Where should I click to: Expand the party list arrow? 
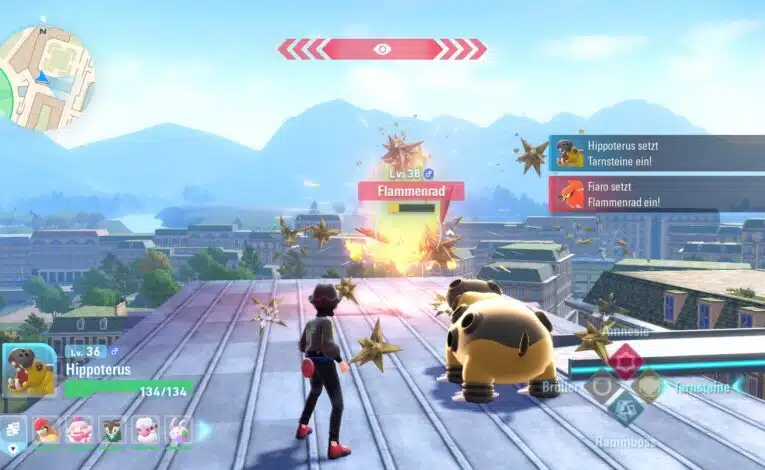(x=204, y=430)
